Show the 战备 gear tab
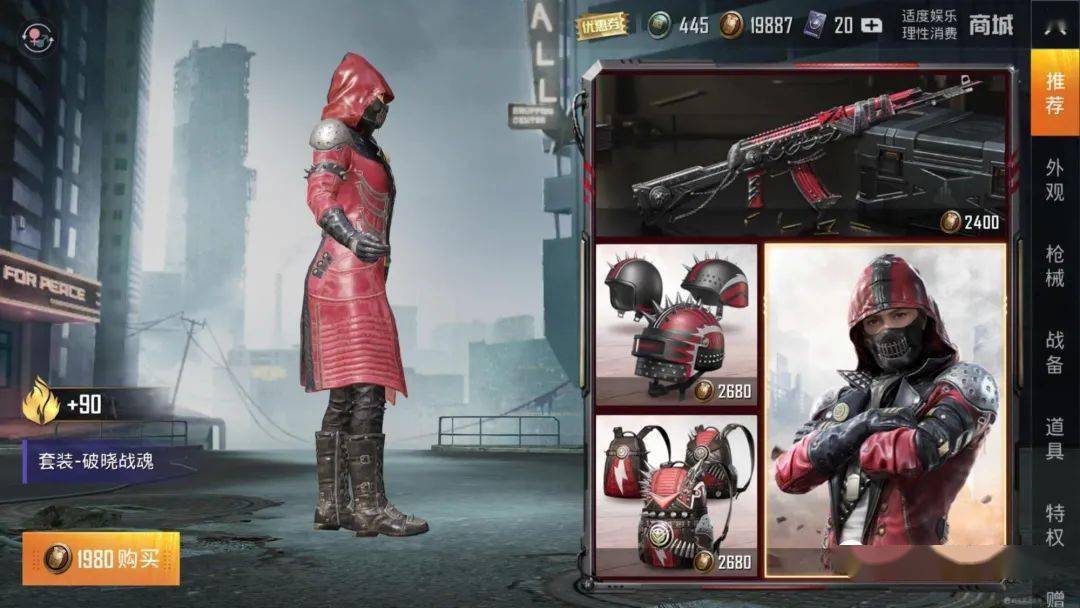Screen dimensions: 1080x608 pos(1055,352)
